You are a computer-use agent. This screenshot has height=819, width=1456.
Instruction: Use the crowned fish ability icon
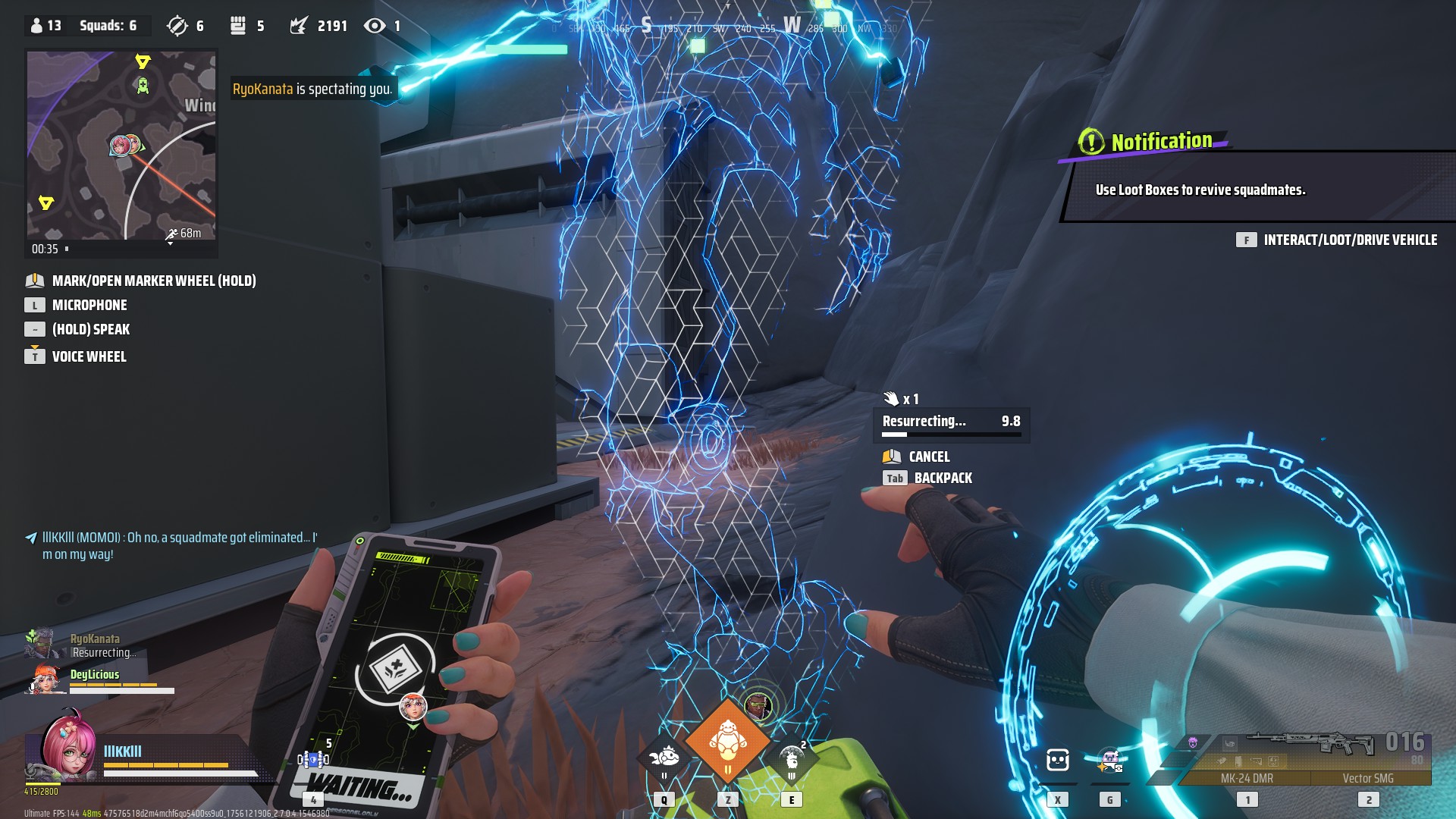coord(665,756)
